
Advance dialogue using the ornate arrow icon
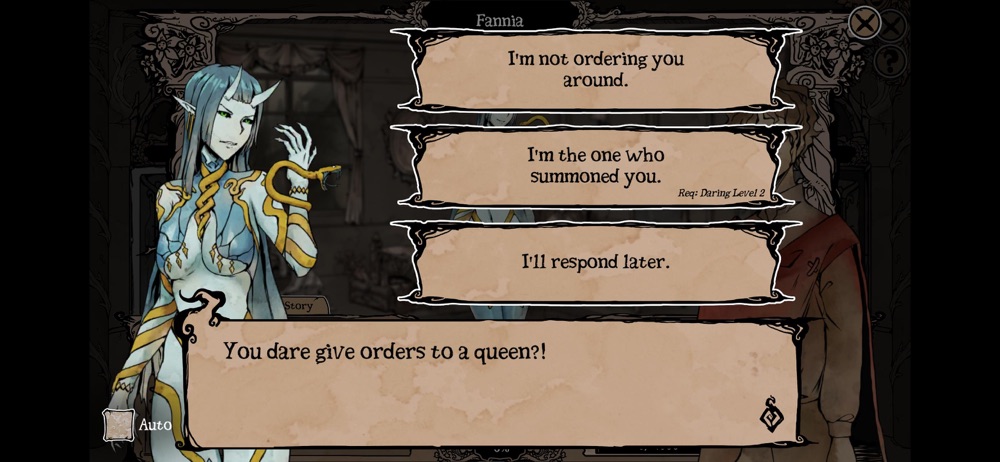(x=771, y=414)
